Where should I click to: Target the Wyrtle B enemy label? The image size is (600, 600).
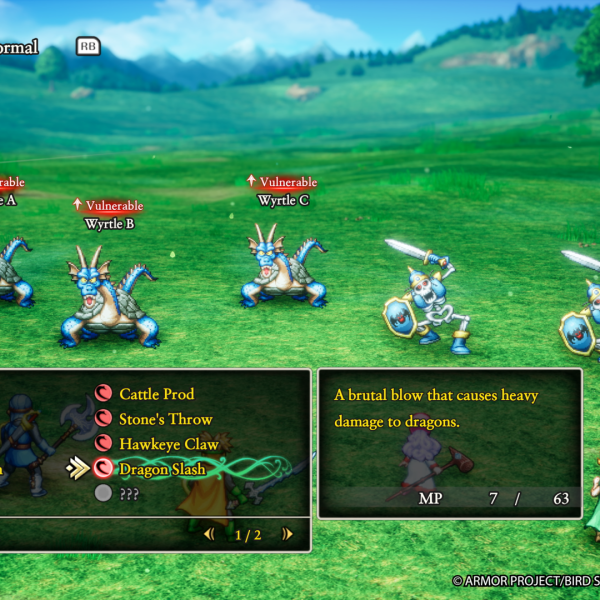110,224
